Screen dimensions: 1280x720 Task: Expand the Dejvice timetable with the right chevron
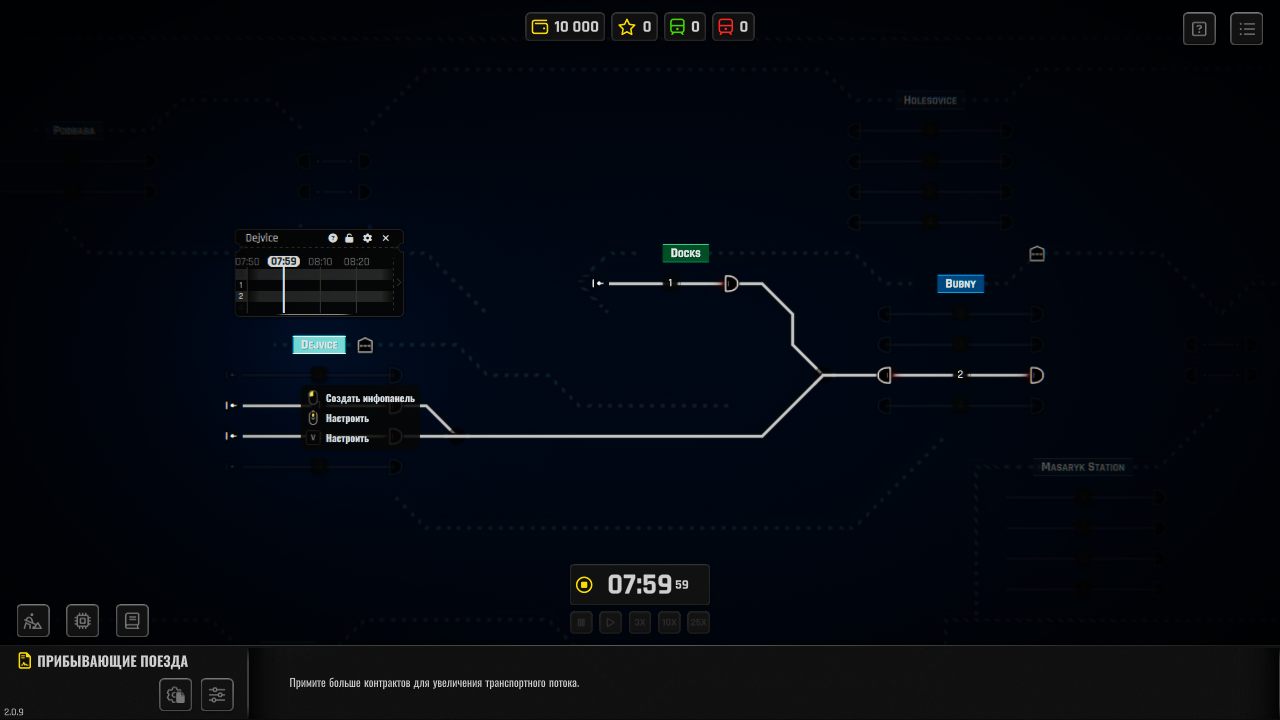pyautogui.click(x=397, y=283)
